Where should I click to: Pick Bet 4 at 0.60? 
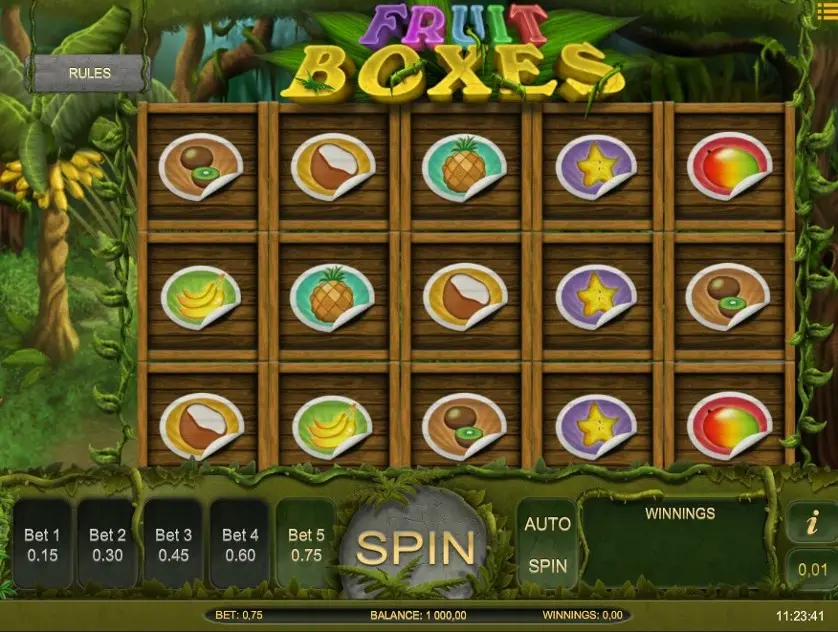pyautogui.click(x=240, y=544)
